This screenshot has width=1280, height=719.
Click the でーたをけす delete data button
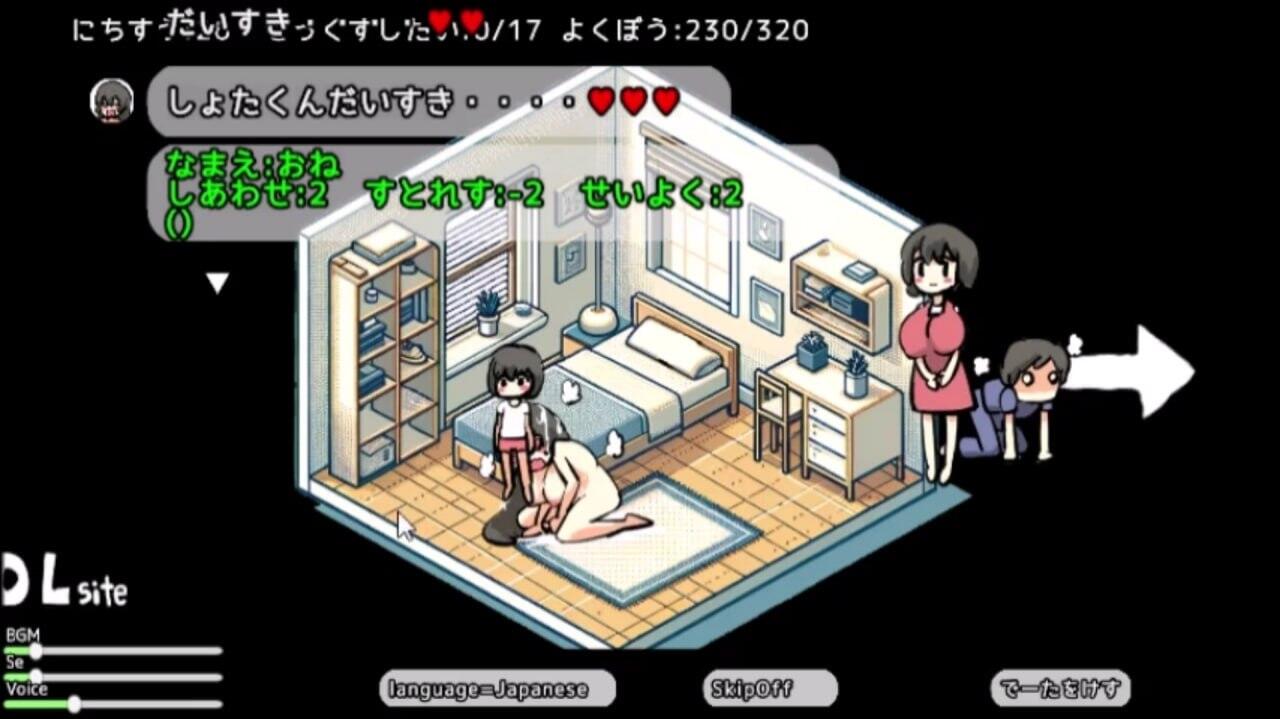point(1060,688)
